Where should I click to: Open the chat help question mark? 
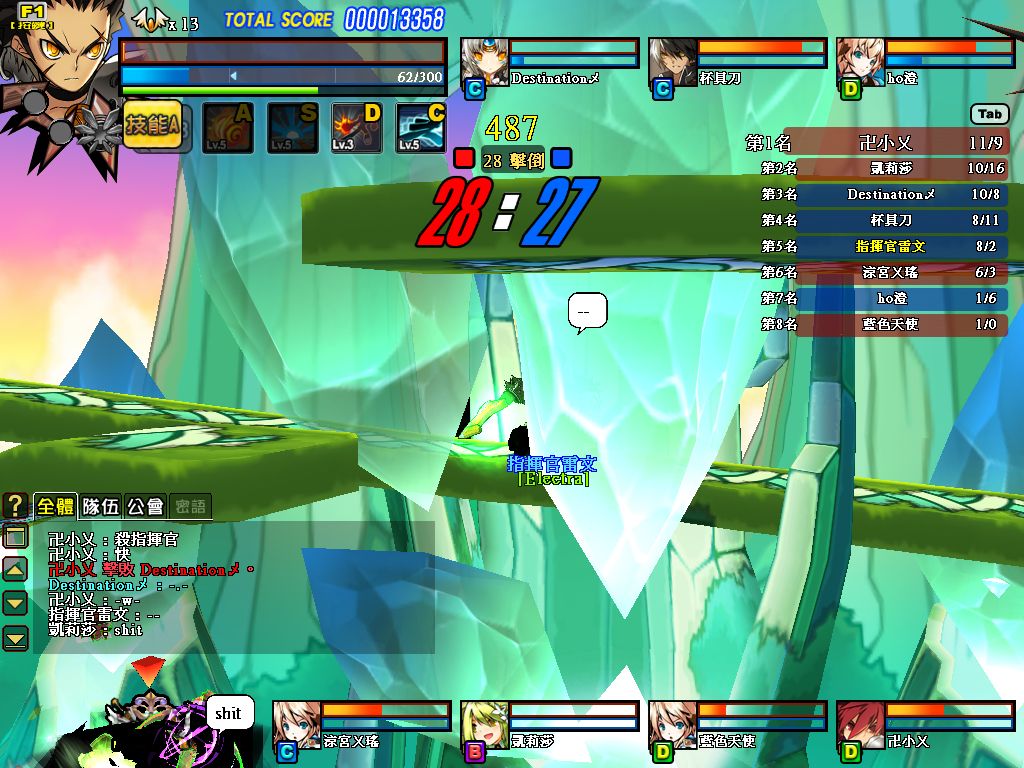(15, 505)
